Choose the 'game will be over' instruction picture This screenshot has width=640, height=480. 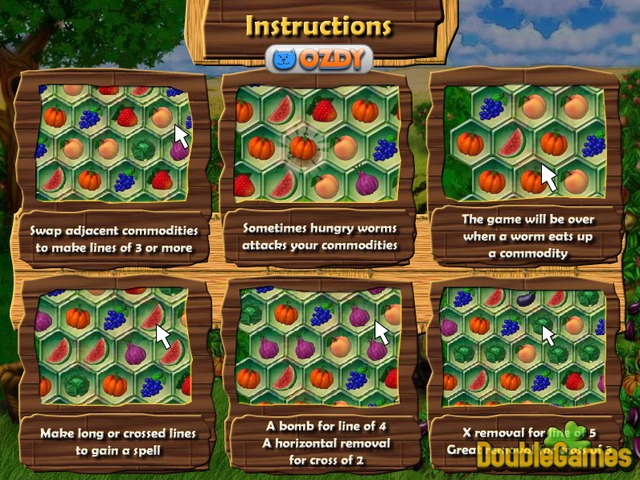[524, 139]
